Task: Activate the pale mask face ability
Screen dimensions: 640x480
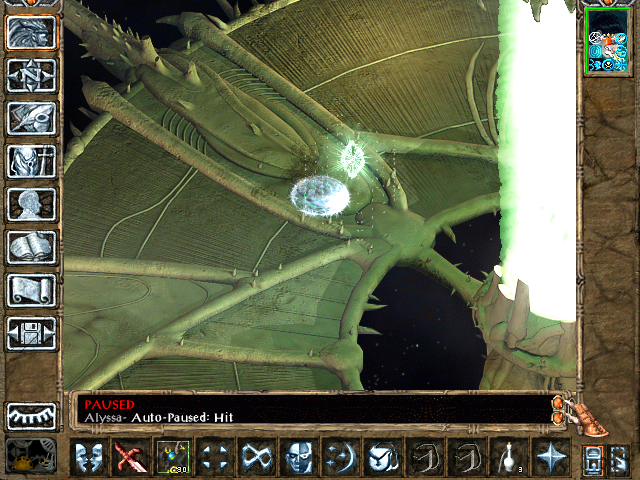Action: [x=297, y=458]
